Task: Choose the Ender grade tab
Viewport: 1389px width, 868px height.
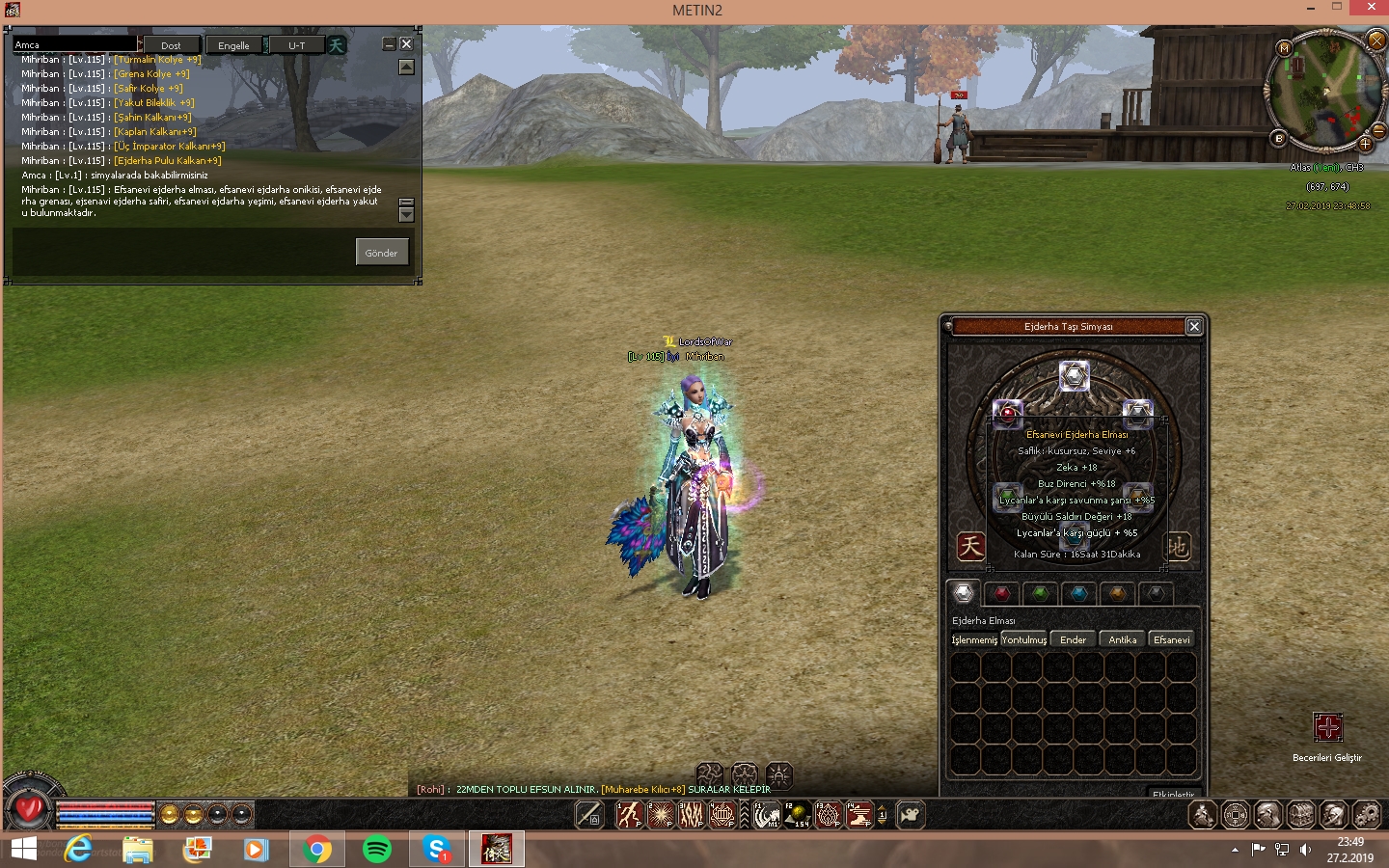Action: click(x=1073, y=639)
